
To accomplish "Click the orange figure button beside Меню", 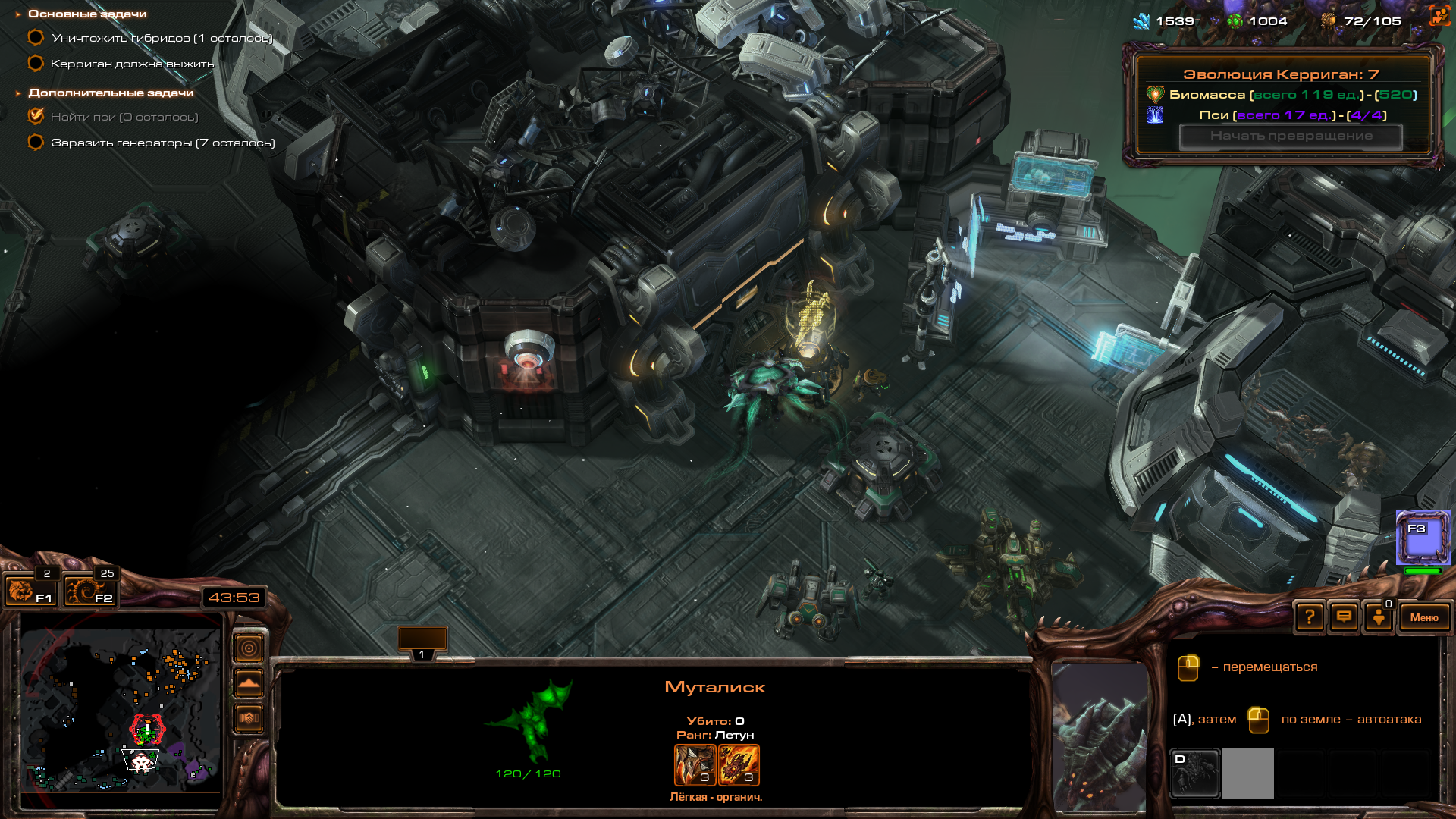I will (x=1379, y=617).
